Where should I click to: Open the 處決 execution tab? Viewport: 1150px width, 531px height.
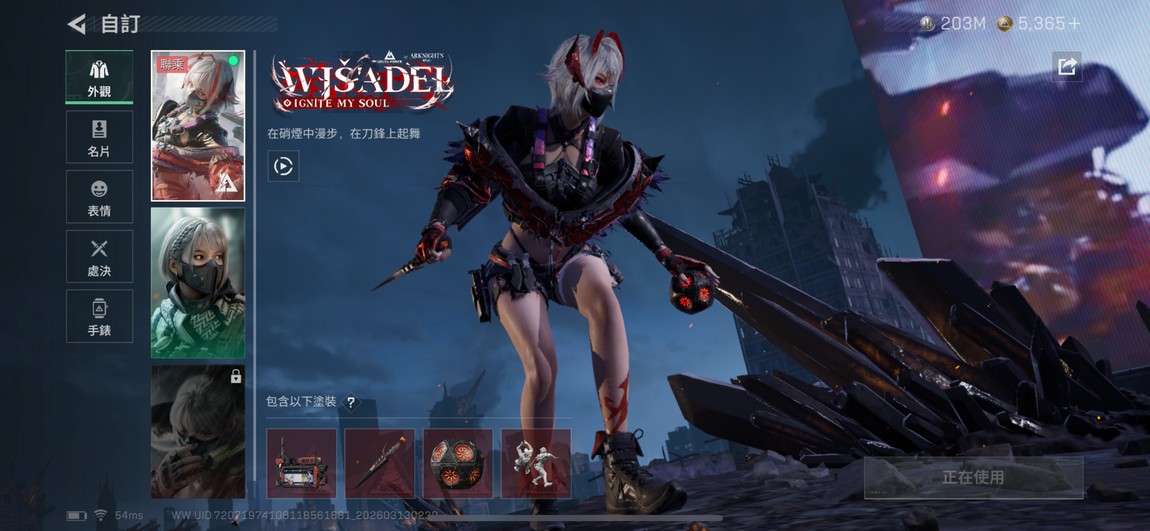pyautogui.click(x=99, y=257)
